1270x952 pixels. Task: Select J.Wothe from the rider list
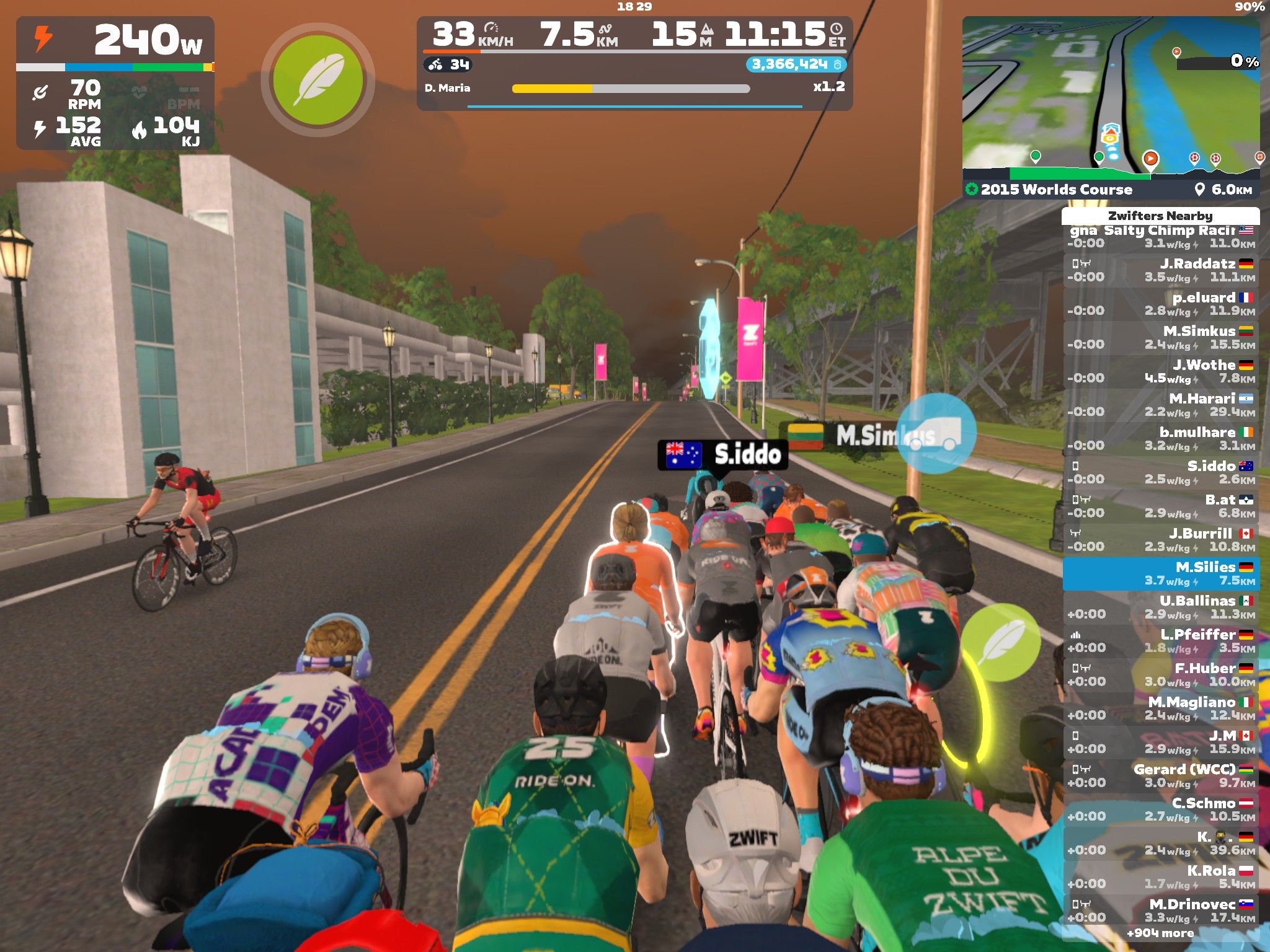(1160, 371)
